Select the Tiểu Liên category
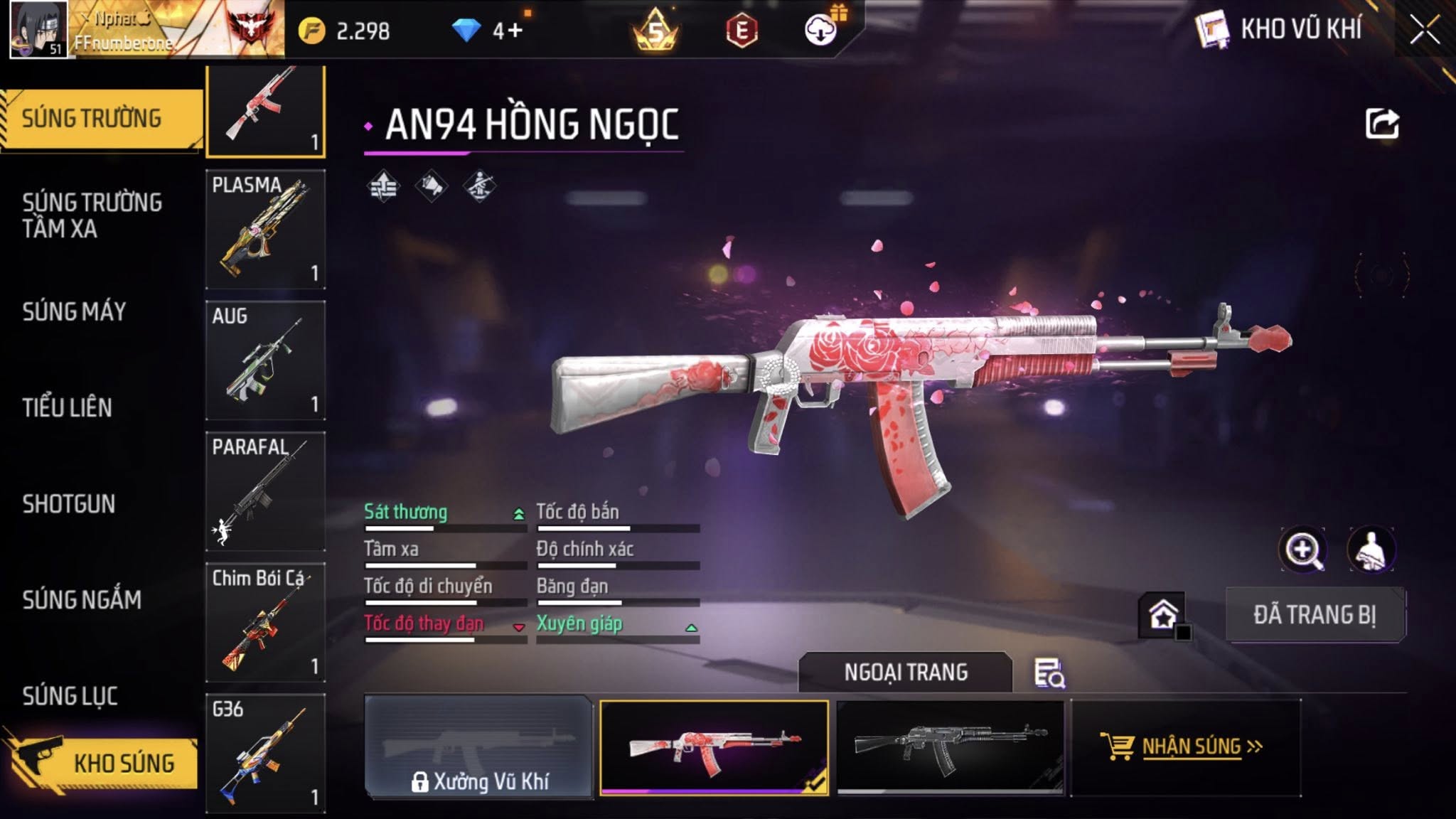Screen dimensions: 1456x819 tap(67, 407)
